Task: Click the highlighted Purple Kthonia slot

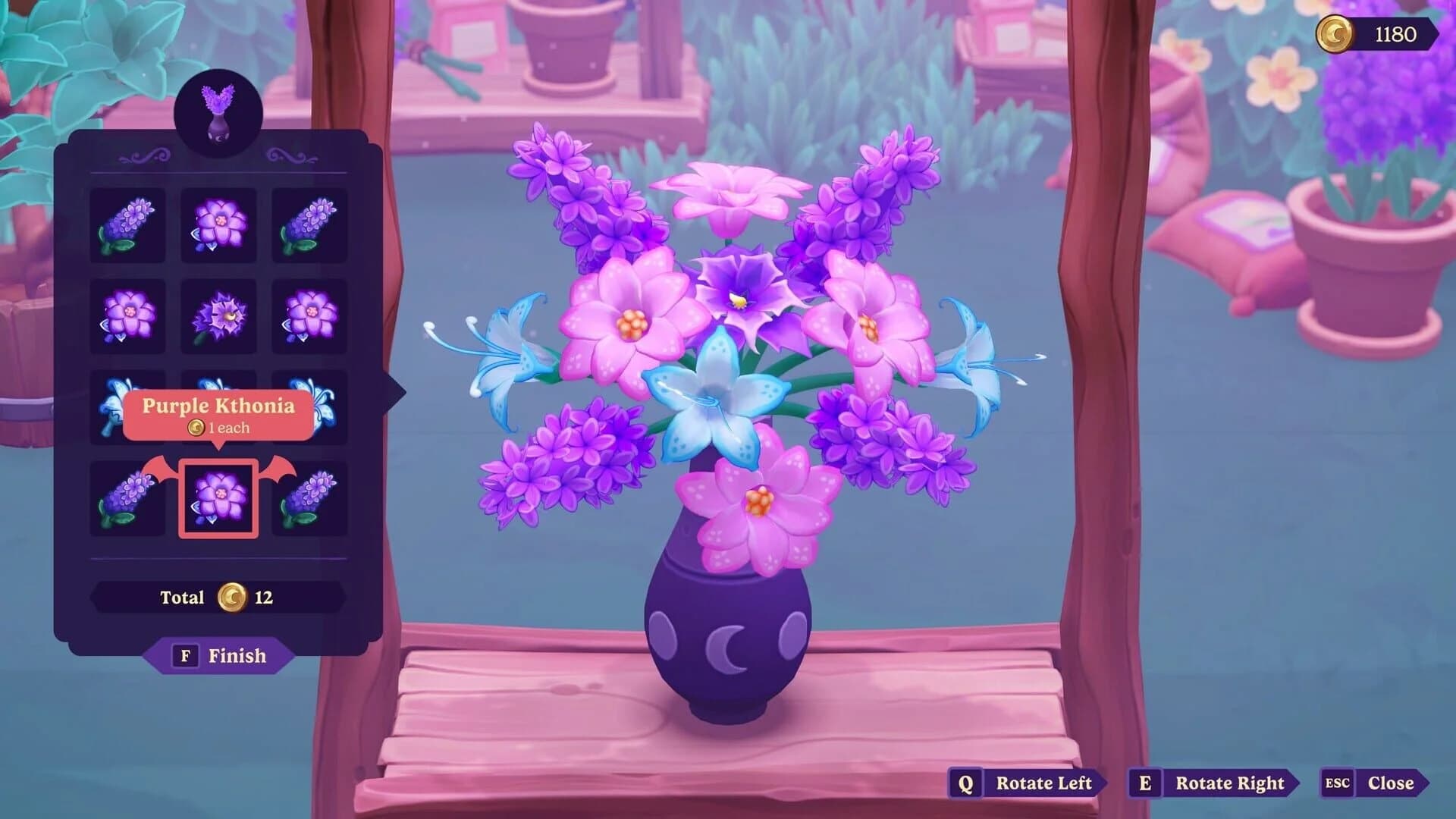Action: tap(219, 497)
